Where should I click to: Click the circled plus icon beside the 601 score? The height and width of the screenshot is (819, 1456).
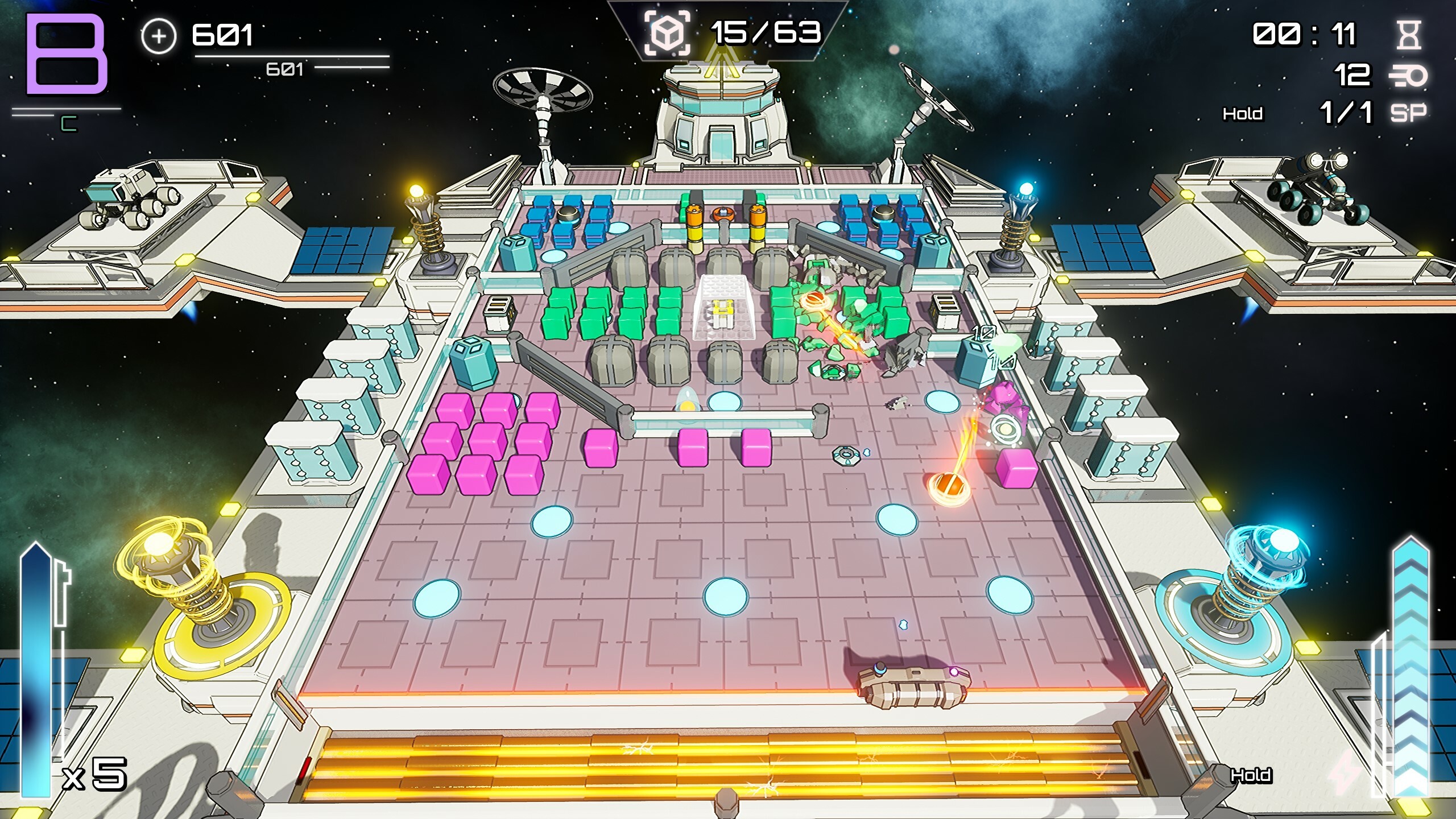click(158, 36)
